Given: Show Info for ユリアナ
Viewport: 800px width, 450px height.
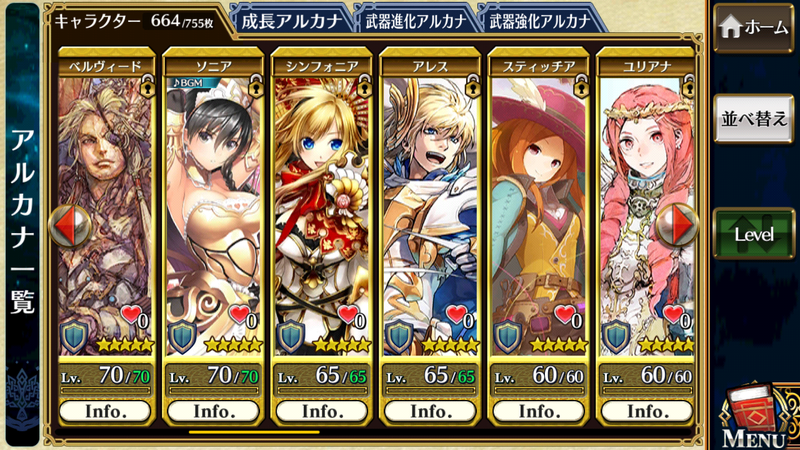Looking at the screenshot, I should [646, 411].
